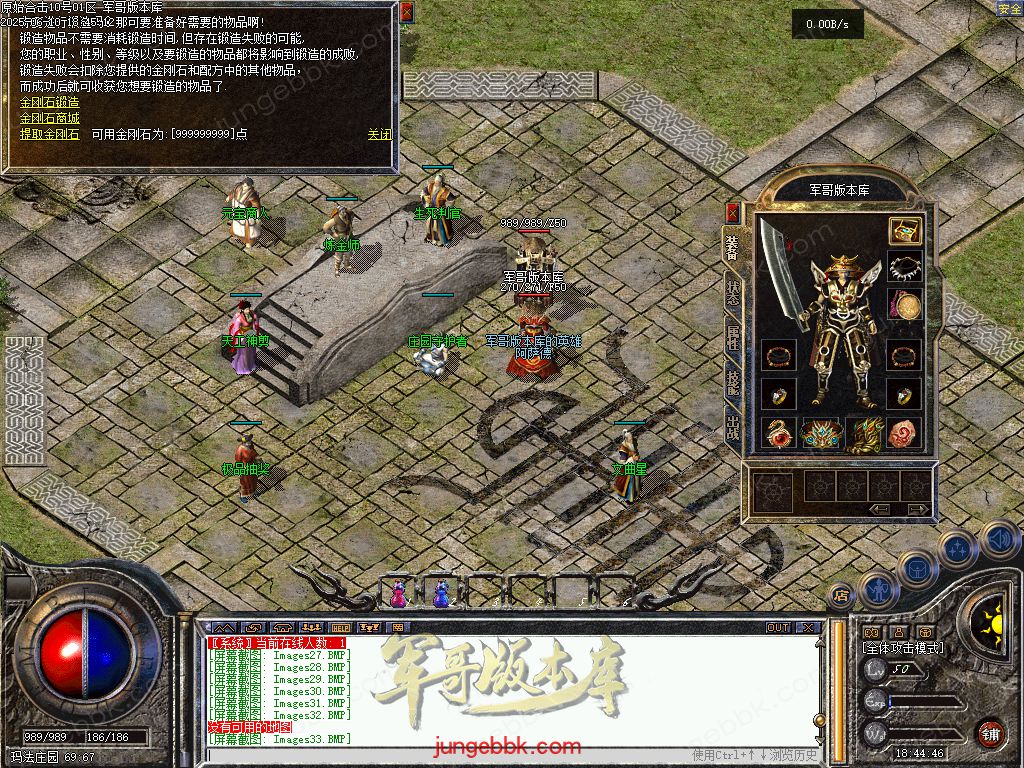Image resolution: width=1024 pixels, height=768 pixels.
Task: Select the golden dragon boots slot
Action: click(862, 433)
